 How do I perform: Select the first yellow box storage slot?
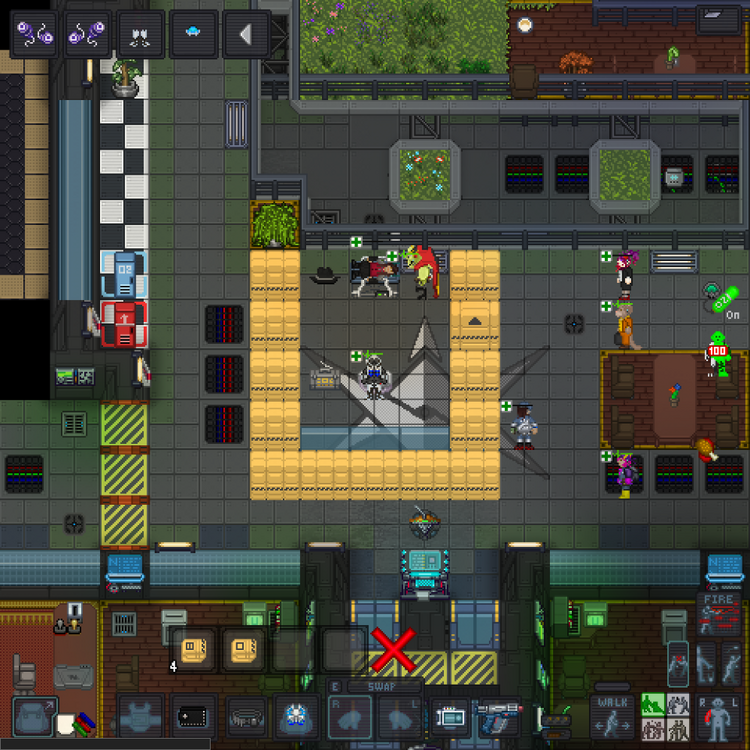[194, 652]
